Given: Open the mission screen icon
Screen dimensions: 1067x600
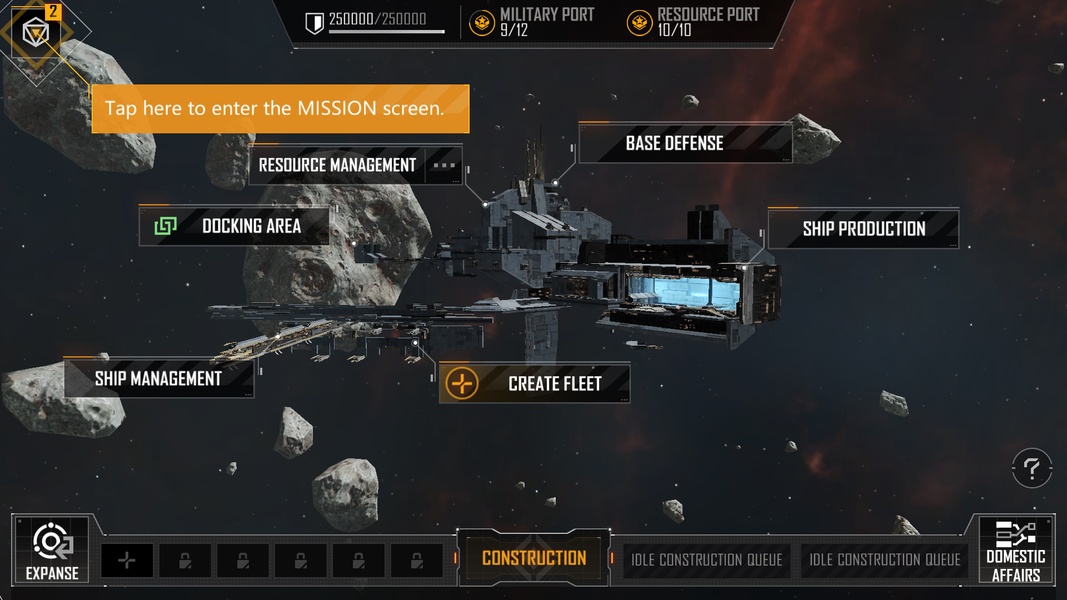Looking at the screenshot, I should pyautogui.click(x=37, y=34).
